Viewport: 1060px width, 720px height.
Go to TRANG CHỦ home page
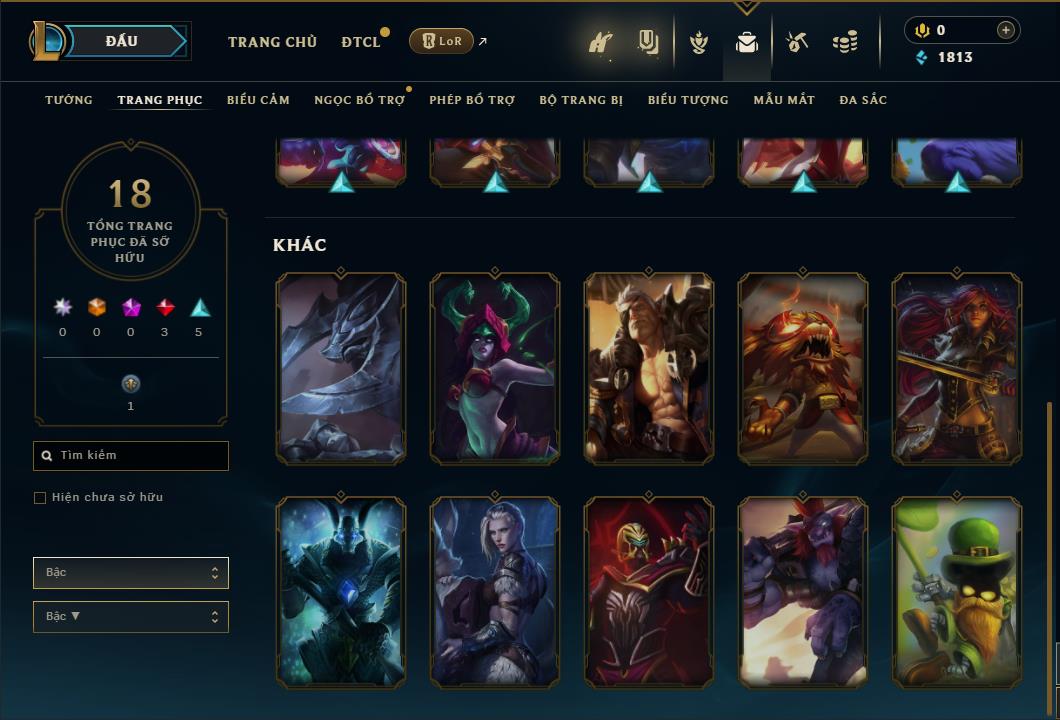click(x=272, y=42)
